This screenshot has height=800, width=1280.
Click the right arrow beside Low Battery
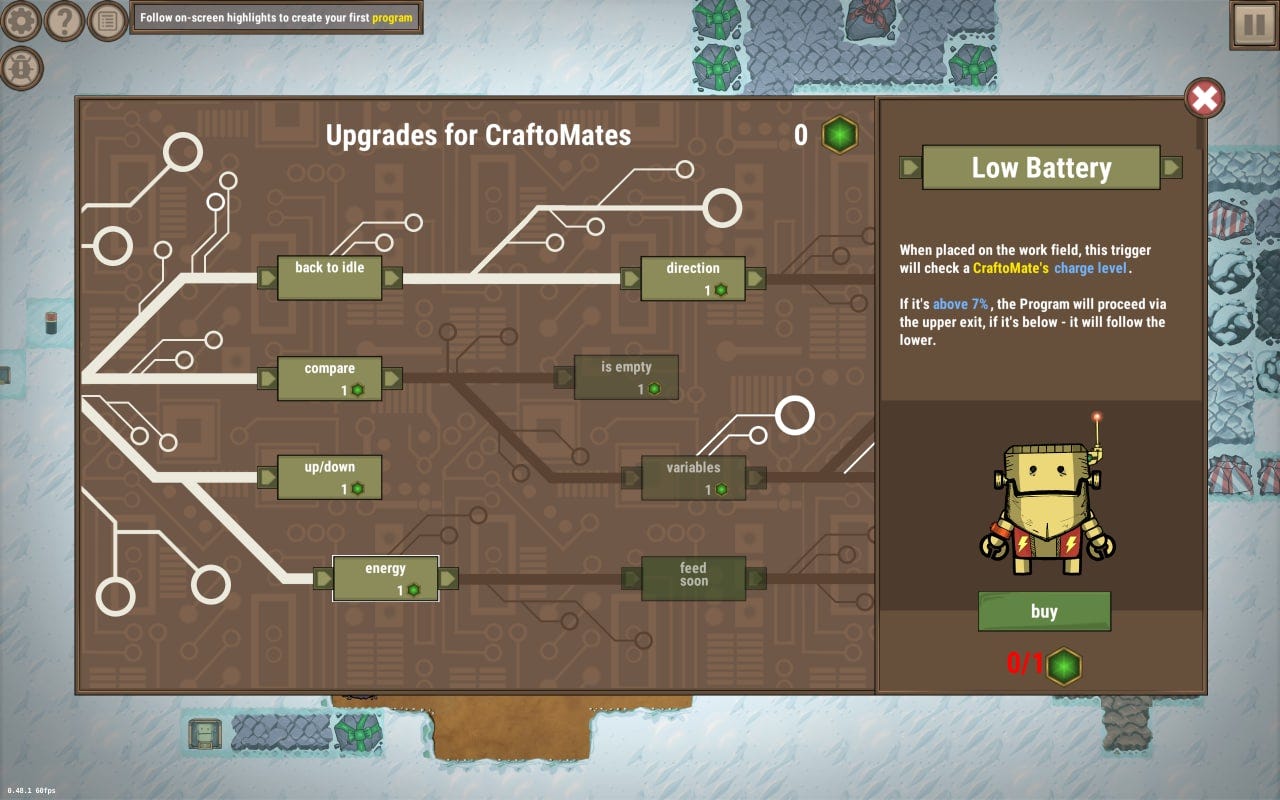coord(1172,167)
